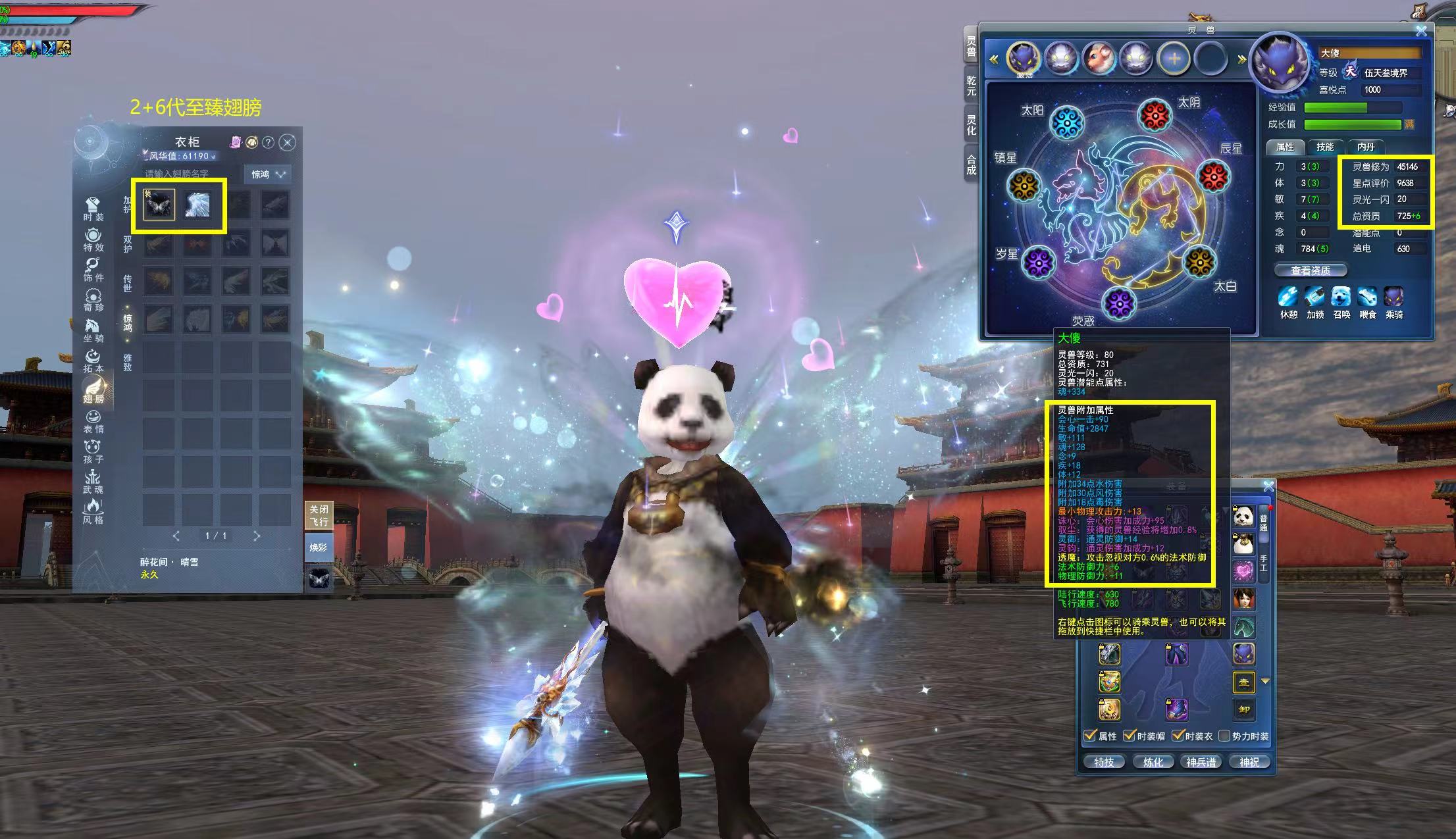Screen dimensions: 1456x839
Task: Pick the white feathered wings thumbnail
Action: click(197, 205)
